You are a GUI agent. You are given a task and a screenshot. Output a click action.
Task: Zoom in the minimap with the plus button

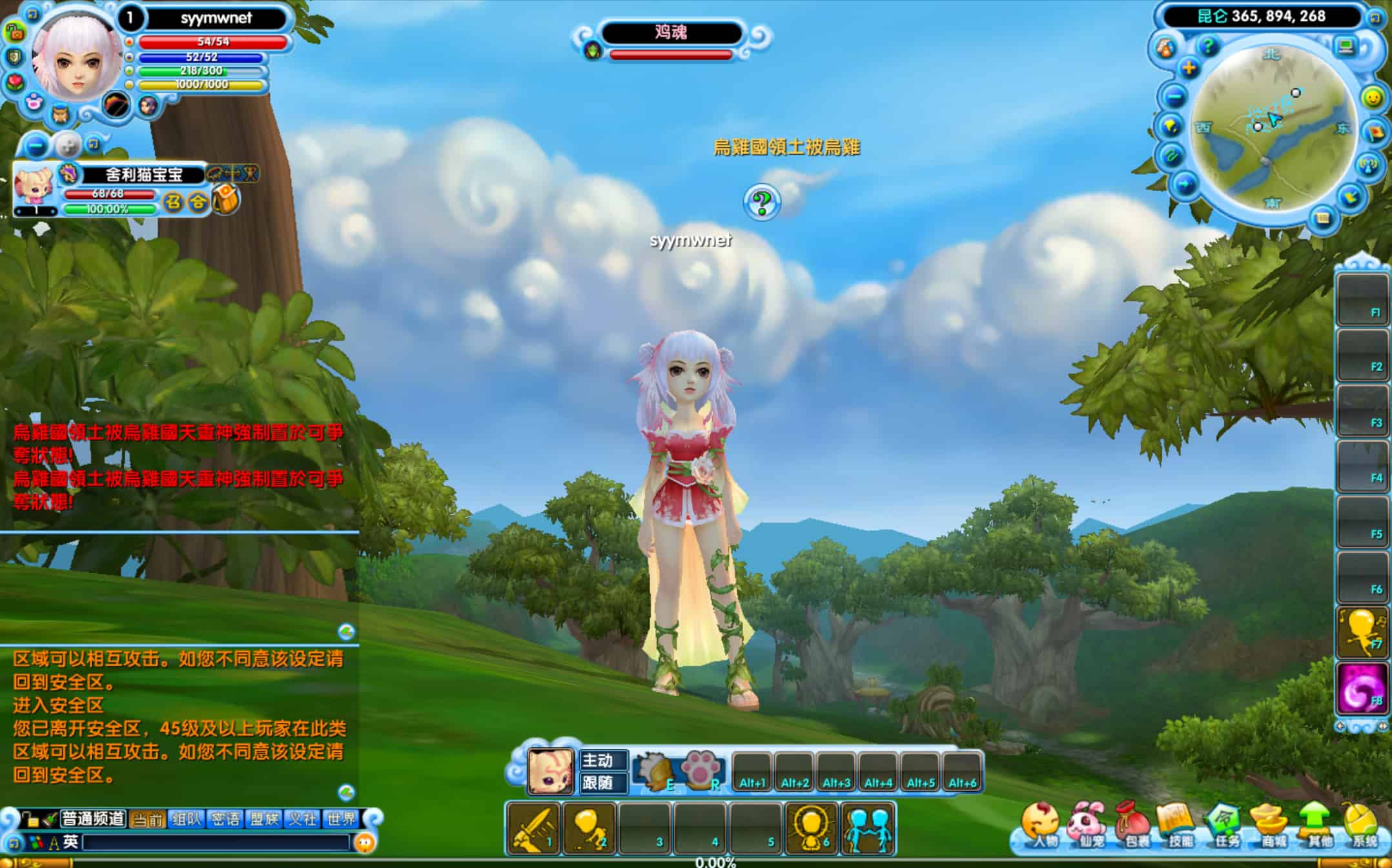pyautogui.click(x=1189, y=68)
